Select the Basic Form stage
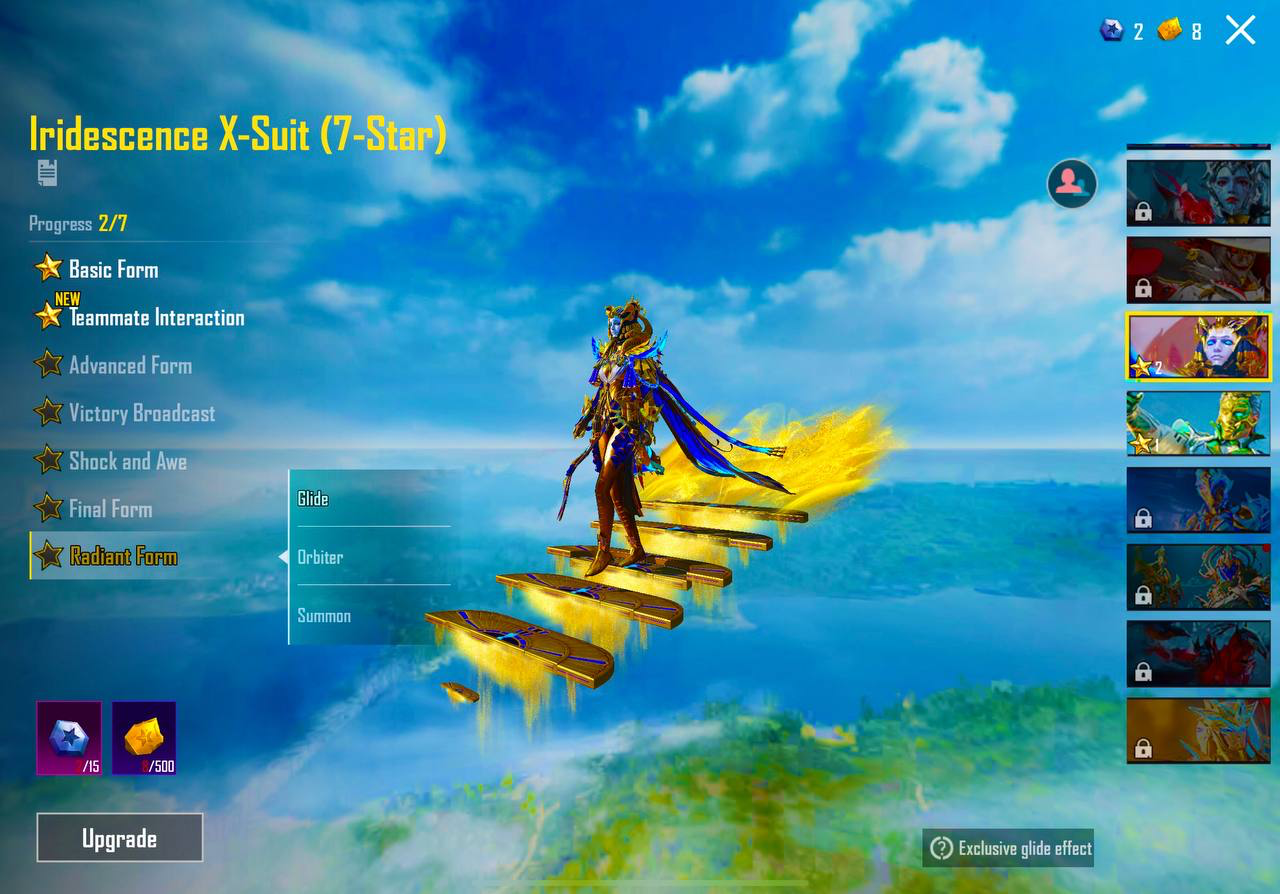The width and height of the screenshot is (1280, 894). click(x=112, y=269)
